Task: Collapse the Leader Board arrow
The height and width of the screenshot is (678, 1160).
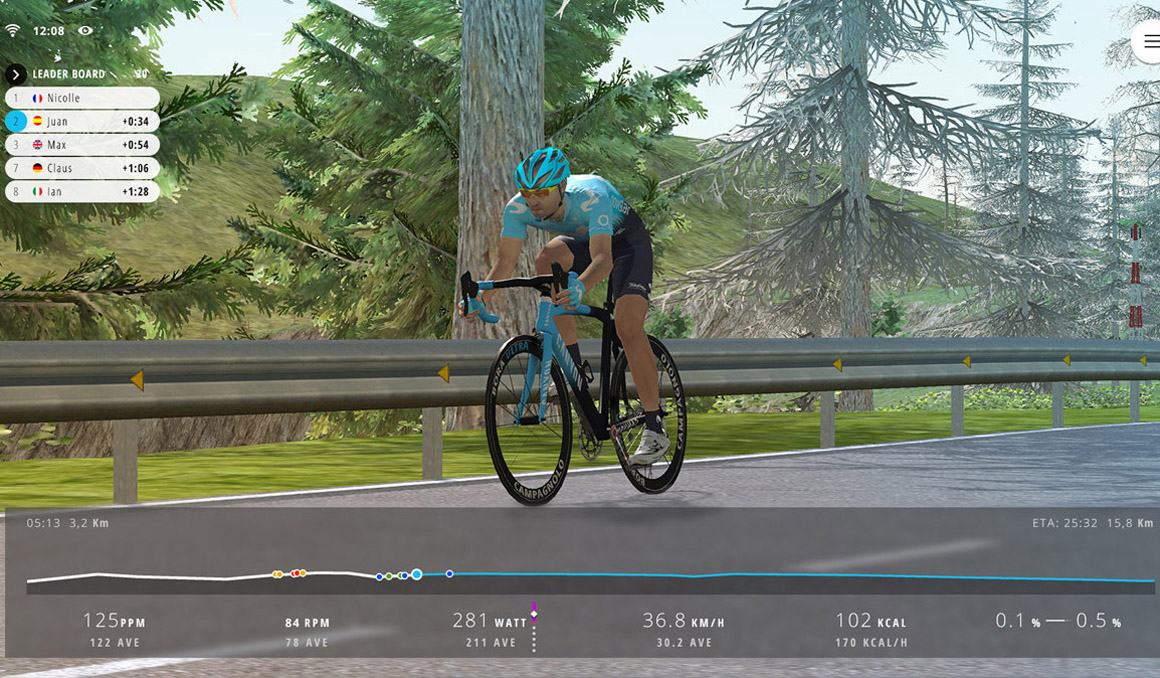Action: [x=16, y=74]
